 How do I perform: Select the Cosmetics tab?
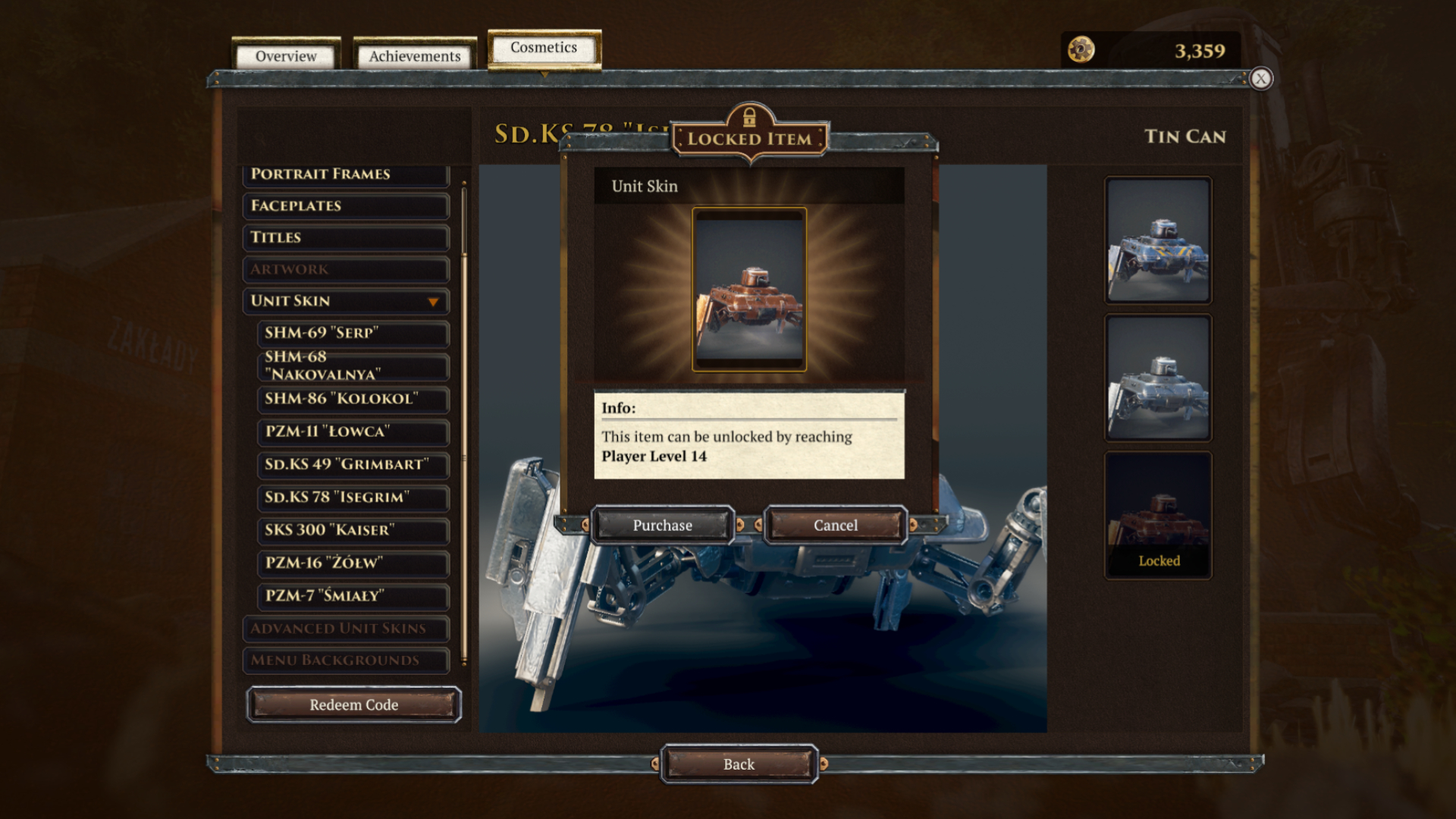coord(544,48)
